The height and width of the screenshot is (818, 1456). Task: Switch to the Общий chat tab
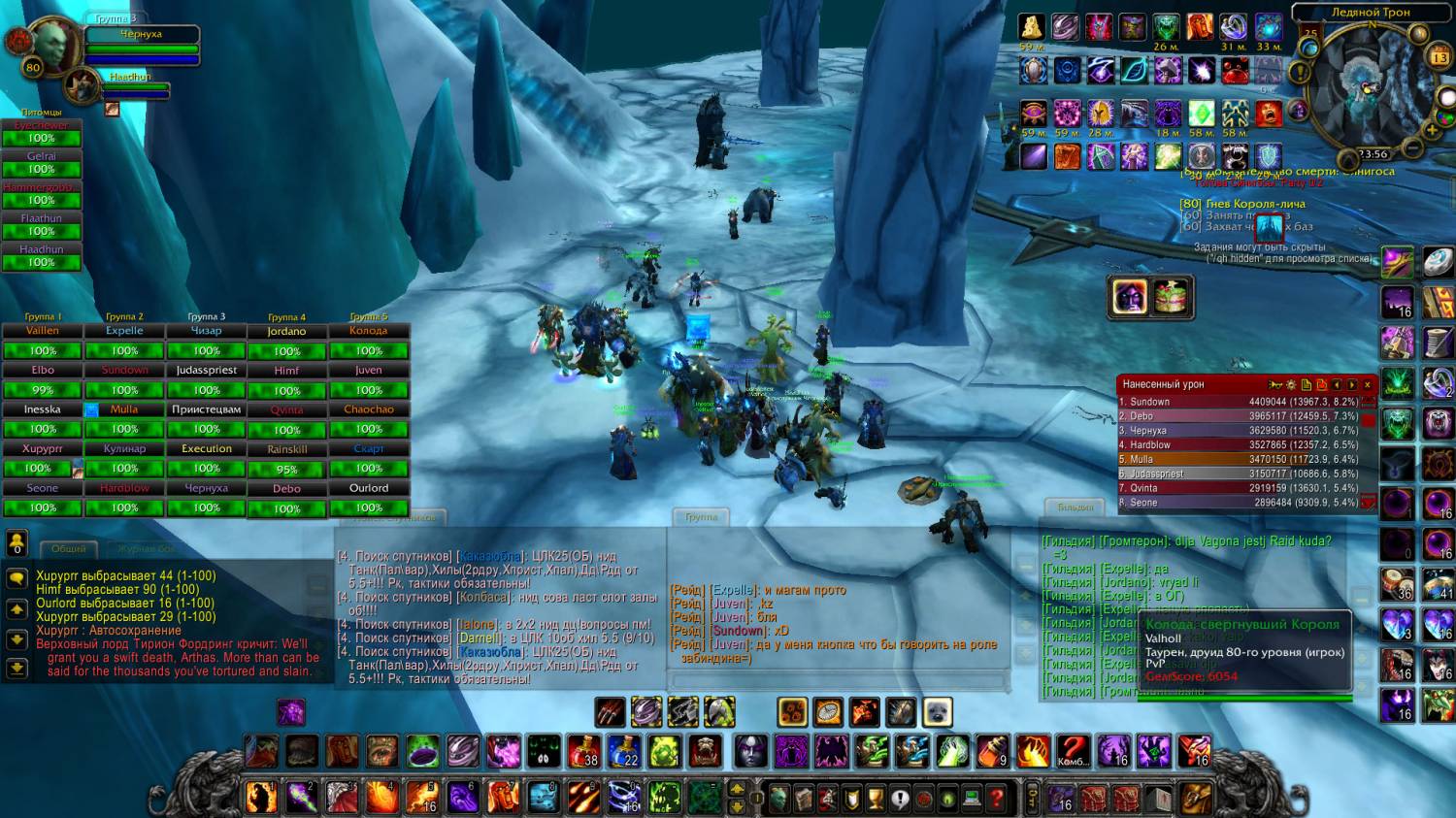pos(69,549)
